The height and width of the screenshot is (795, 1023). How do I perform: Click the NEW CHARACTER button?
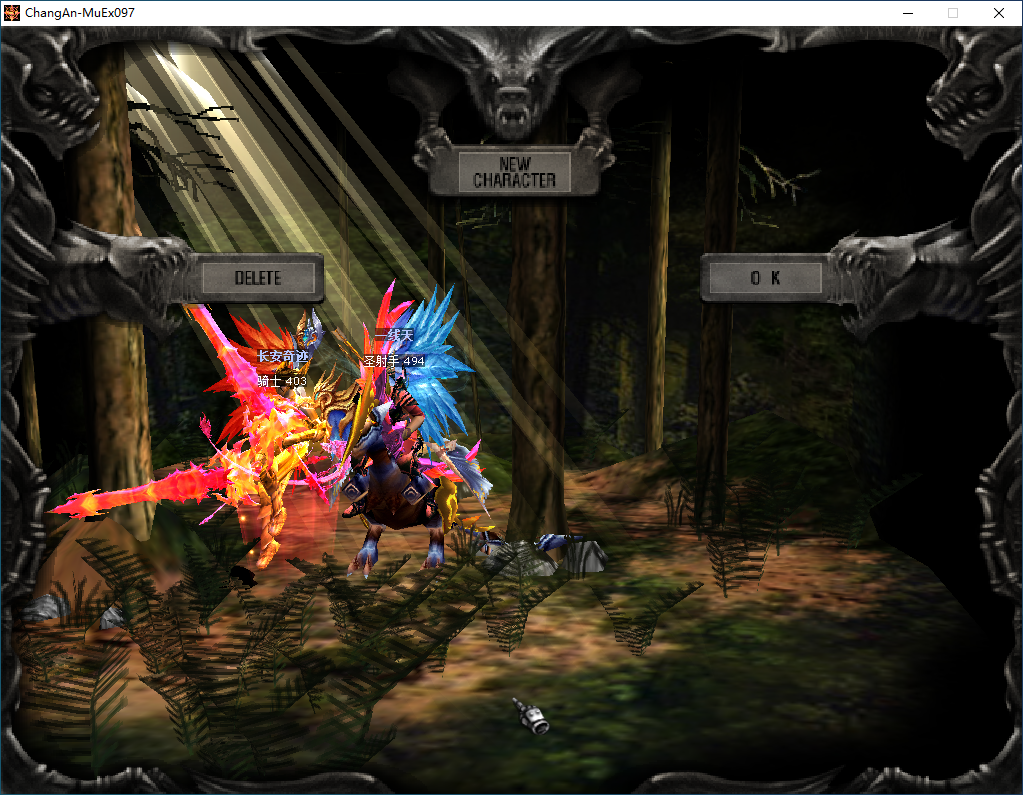[x=514, y=172]
